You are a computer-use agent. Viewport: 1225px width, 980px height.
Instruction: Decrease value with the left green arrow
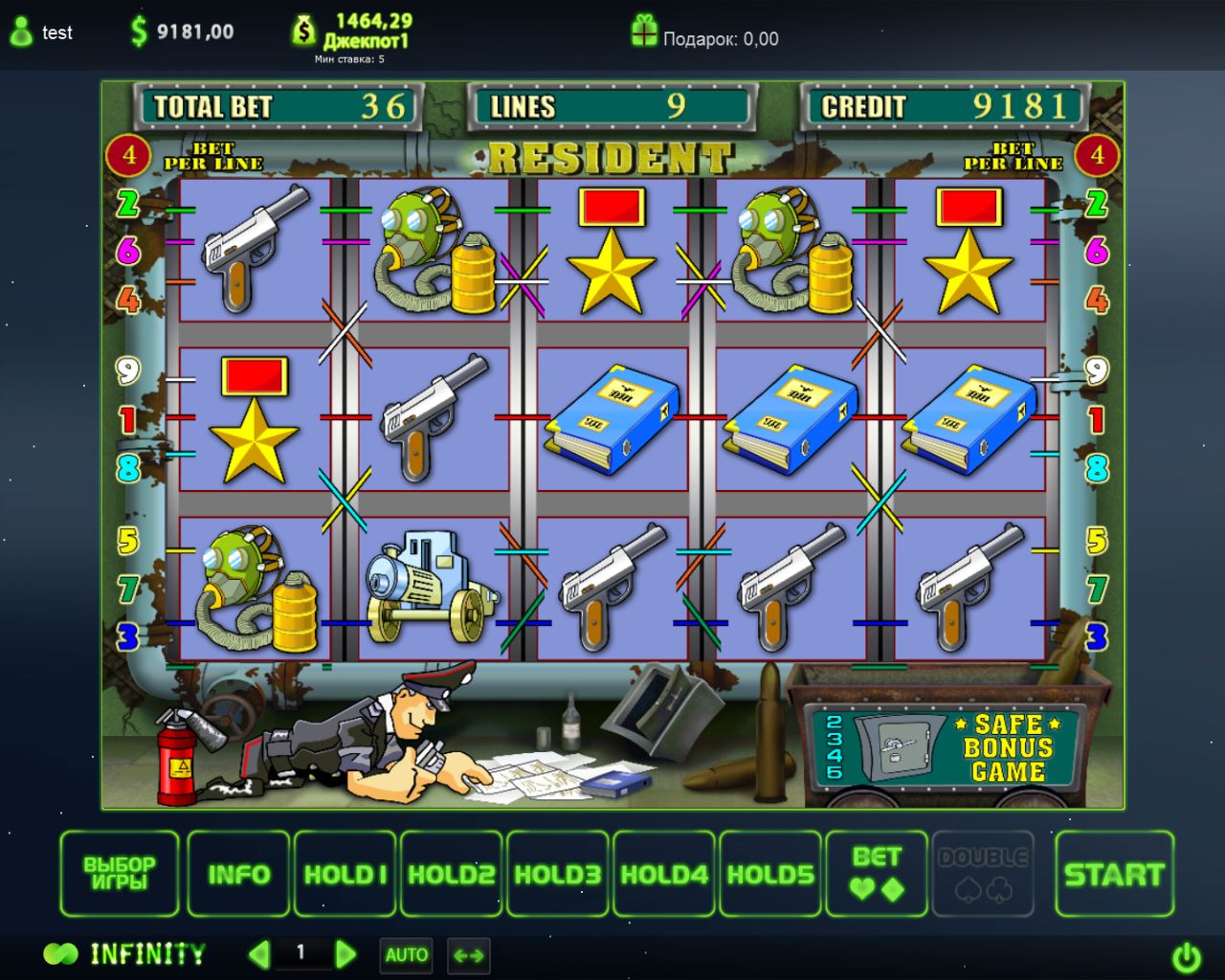click(x=258, y=953)
